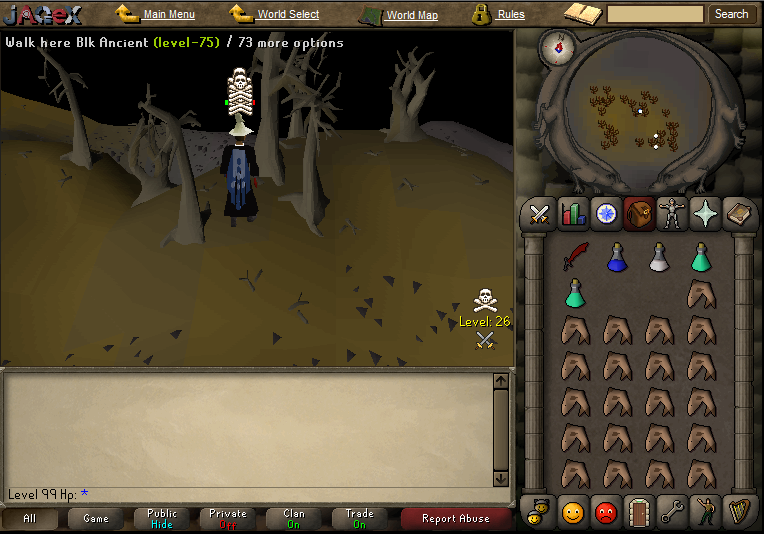View the game Rules

pos(510,15)
